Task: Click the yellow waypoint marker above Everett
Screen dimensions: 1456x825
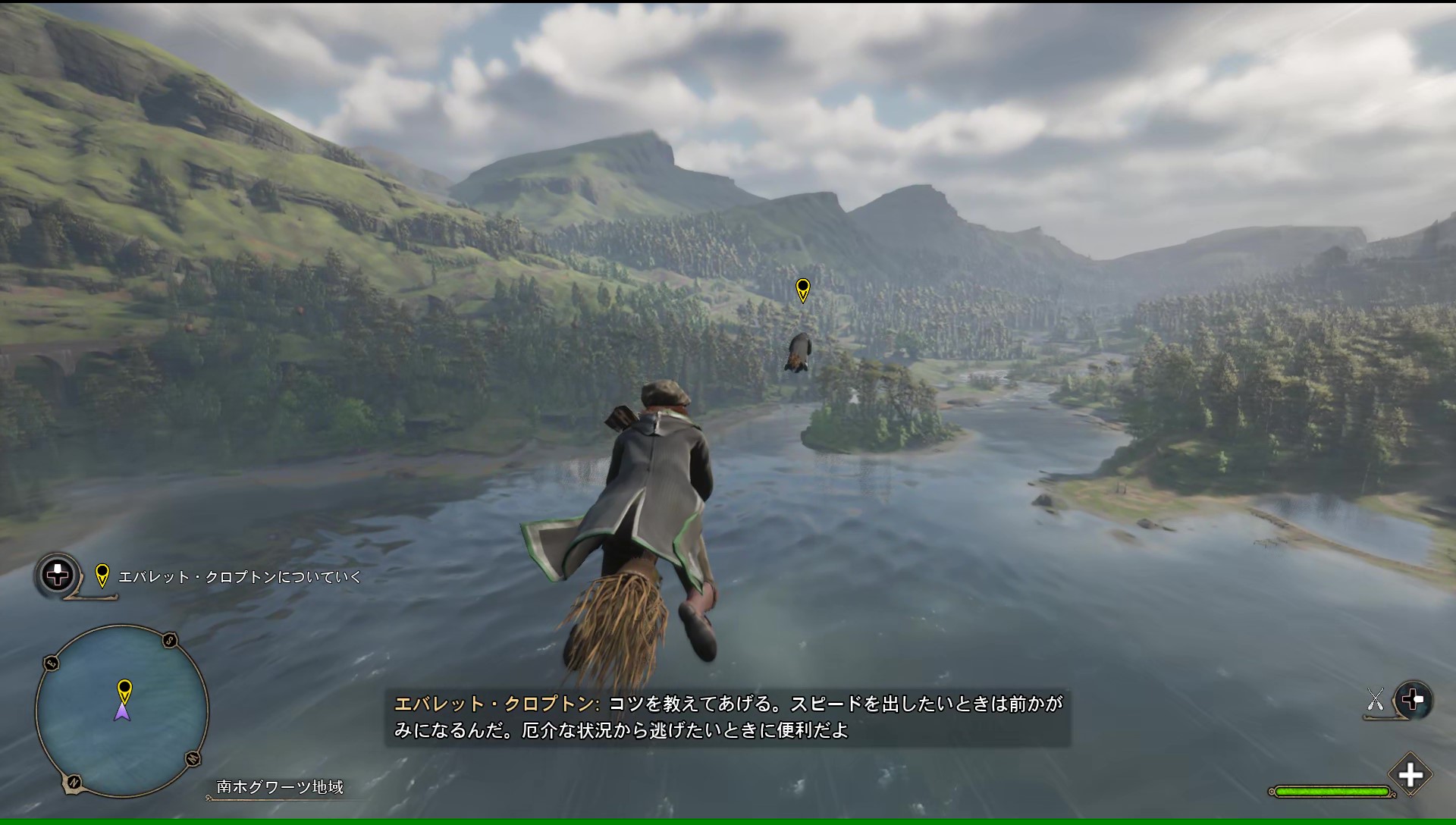Action: tap(802, 290)
